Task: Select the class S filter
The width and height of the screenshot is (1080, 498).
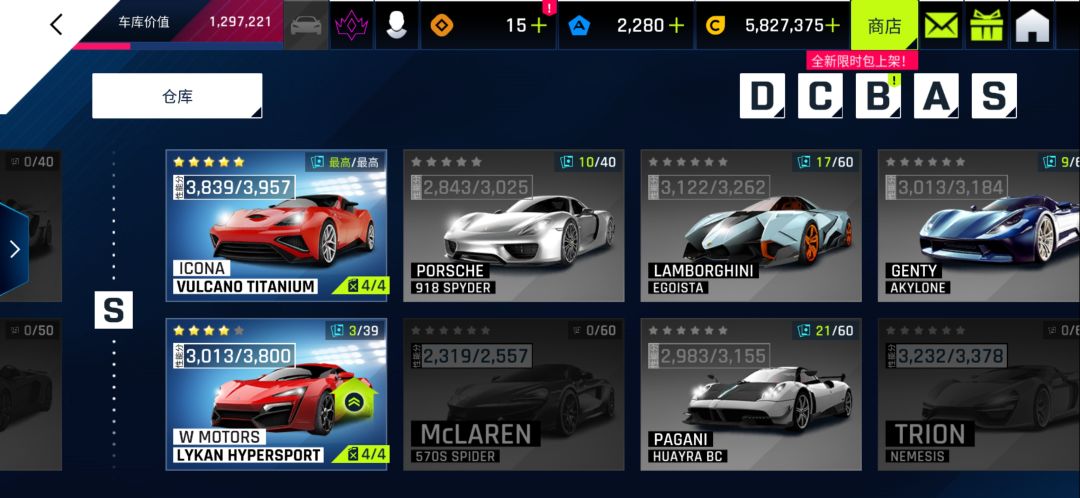Action: point(994,96)
